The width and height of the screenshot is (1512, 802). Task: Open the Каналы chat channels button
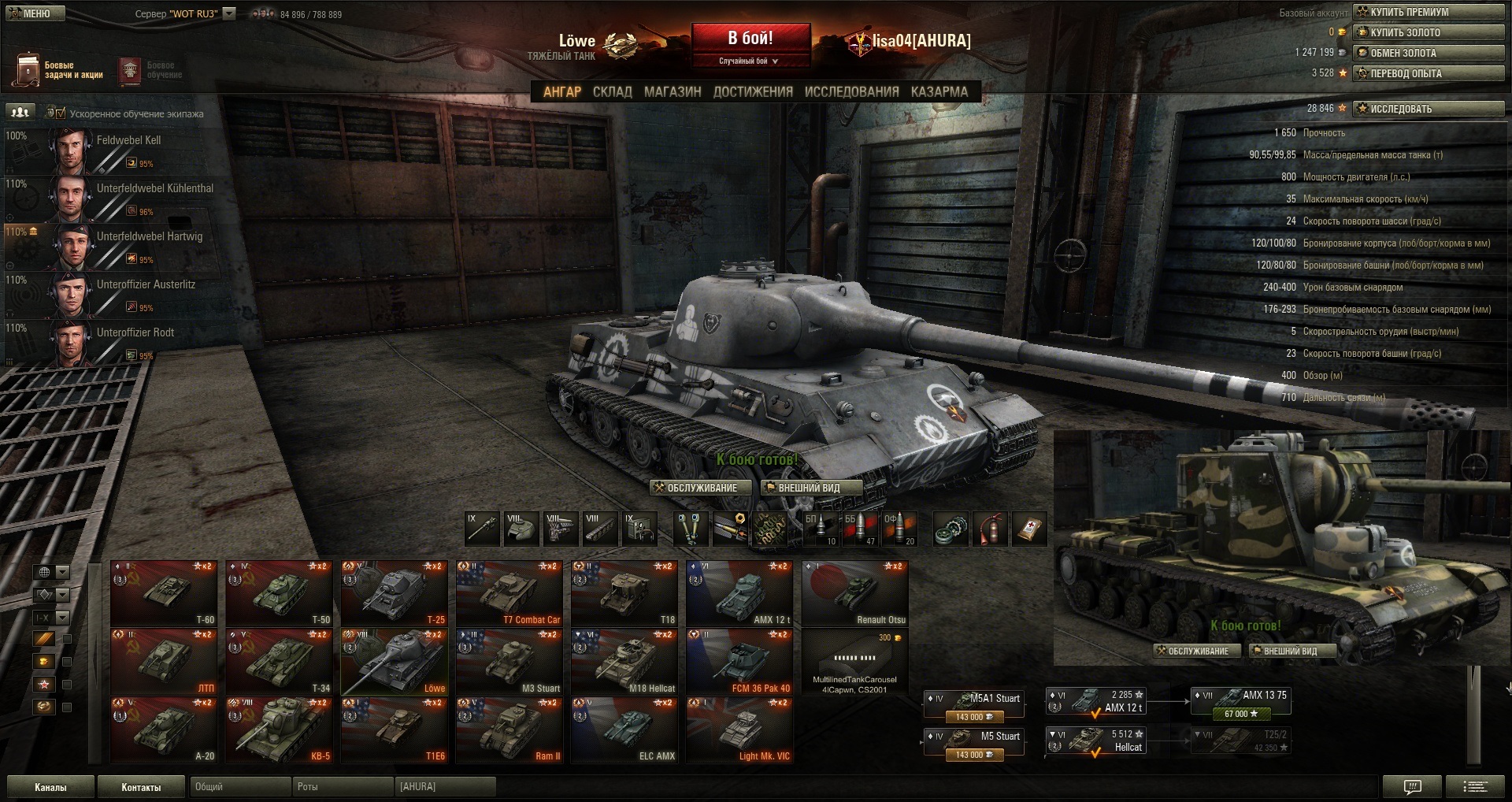[x=50, y=787]
